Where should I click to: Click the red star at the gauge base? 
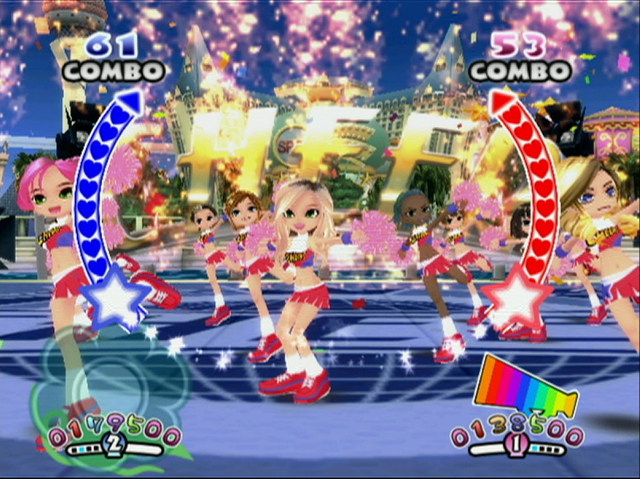pyautogui.click(x=517, y=302)
